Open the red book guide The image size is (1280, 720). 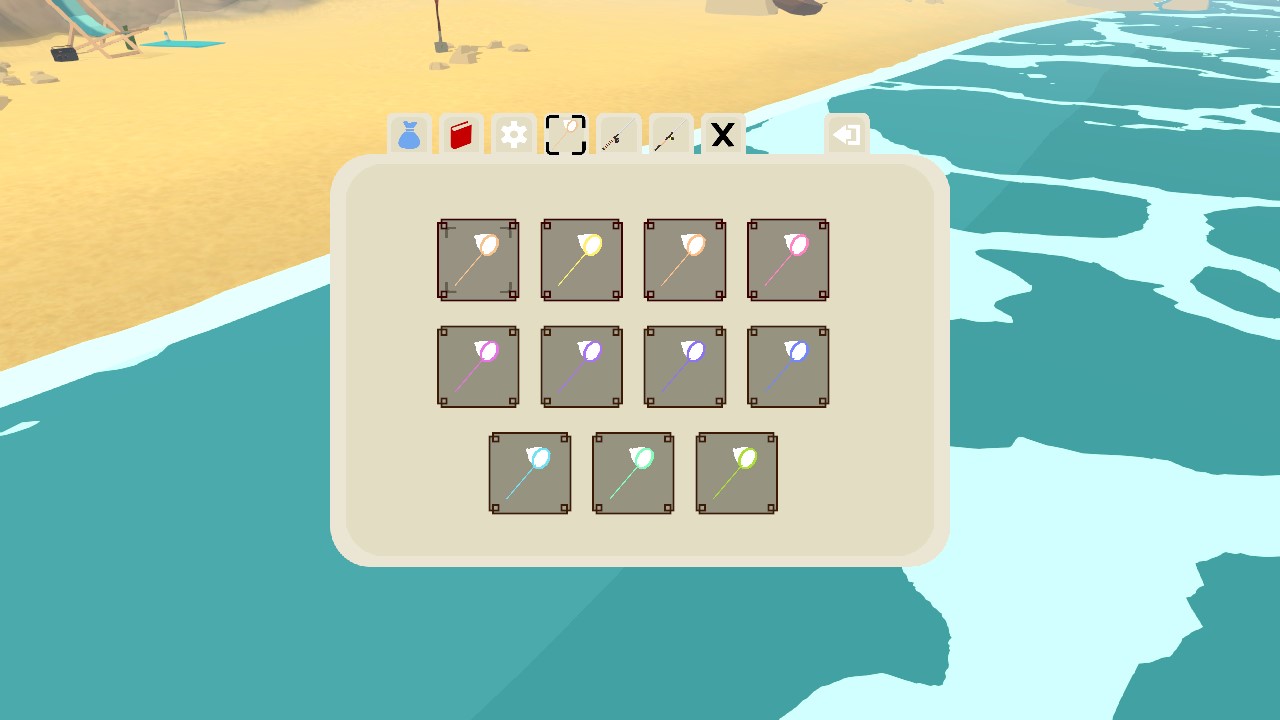pos(461,136)
